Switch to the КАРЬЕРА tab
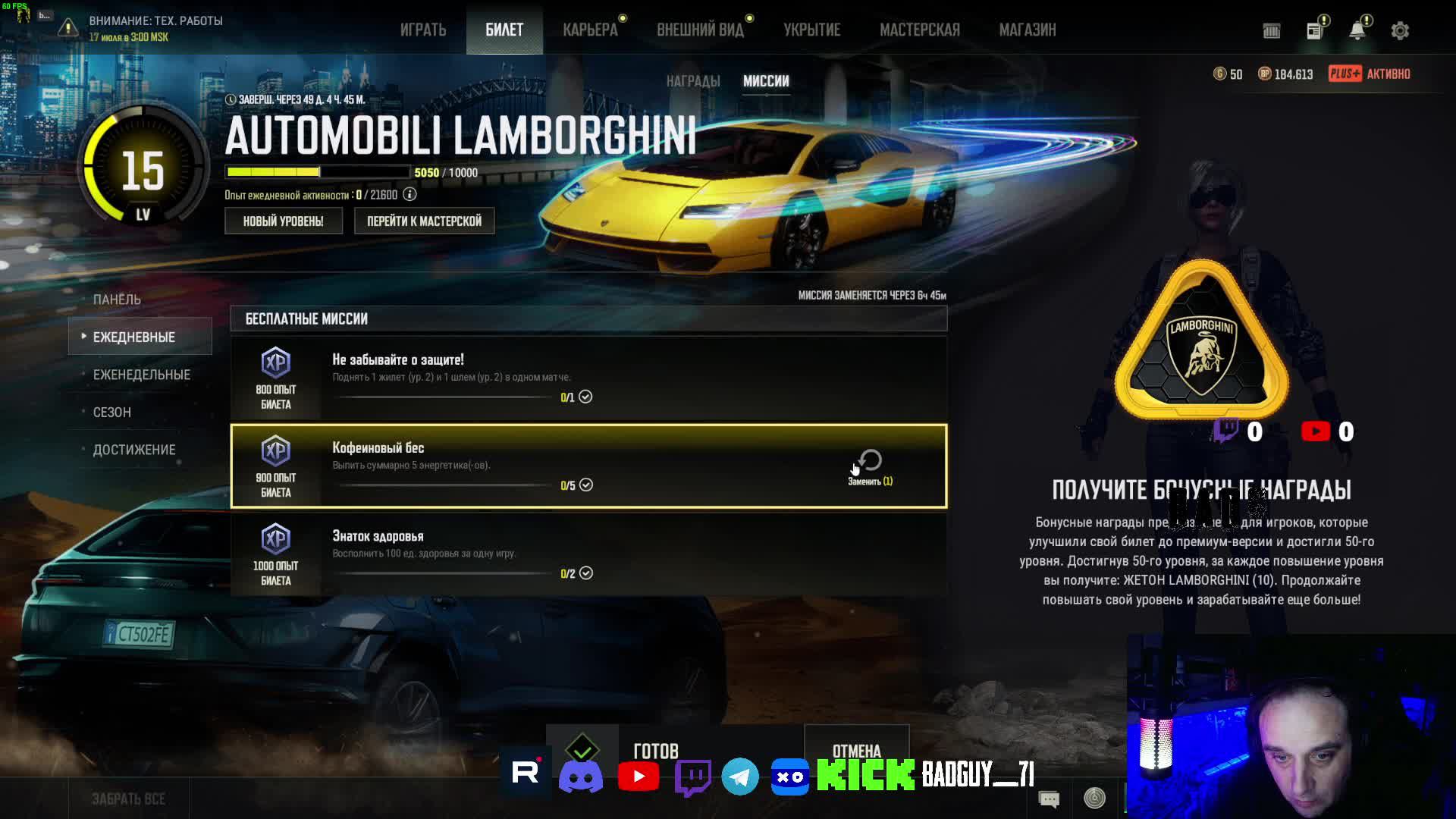The image size is (1456, 819). point(590,30)
